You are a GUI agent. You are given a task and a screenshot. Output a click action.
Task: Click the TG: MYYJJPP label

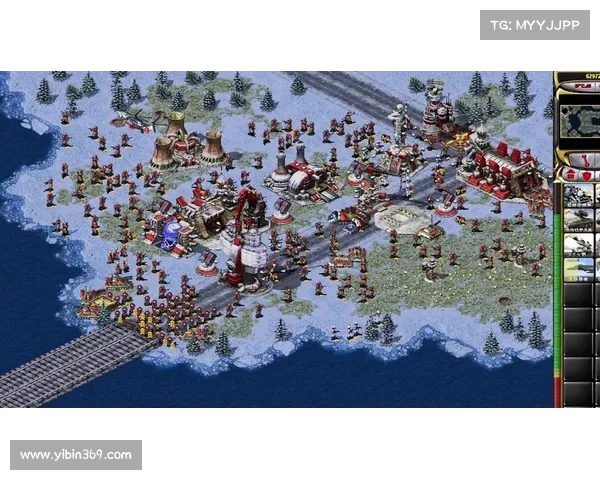coord(535,24)
